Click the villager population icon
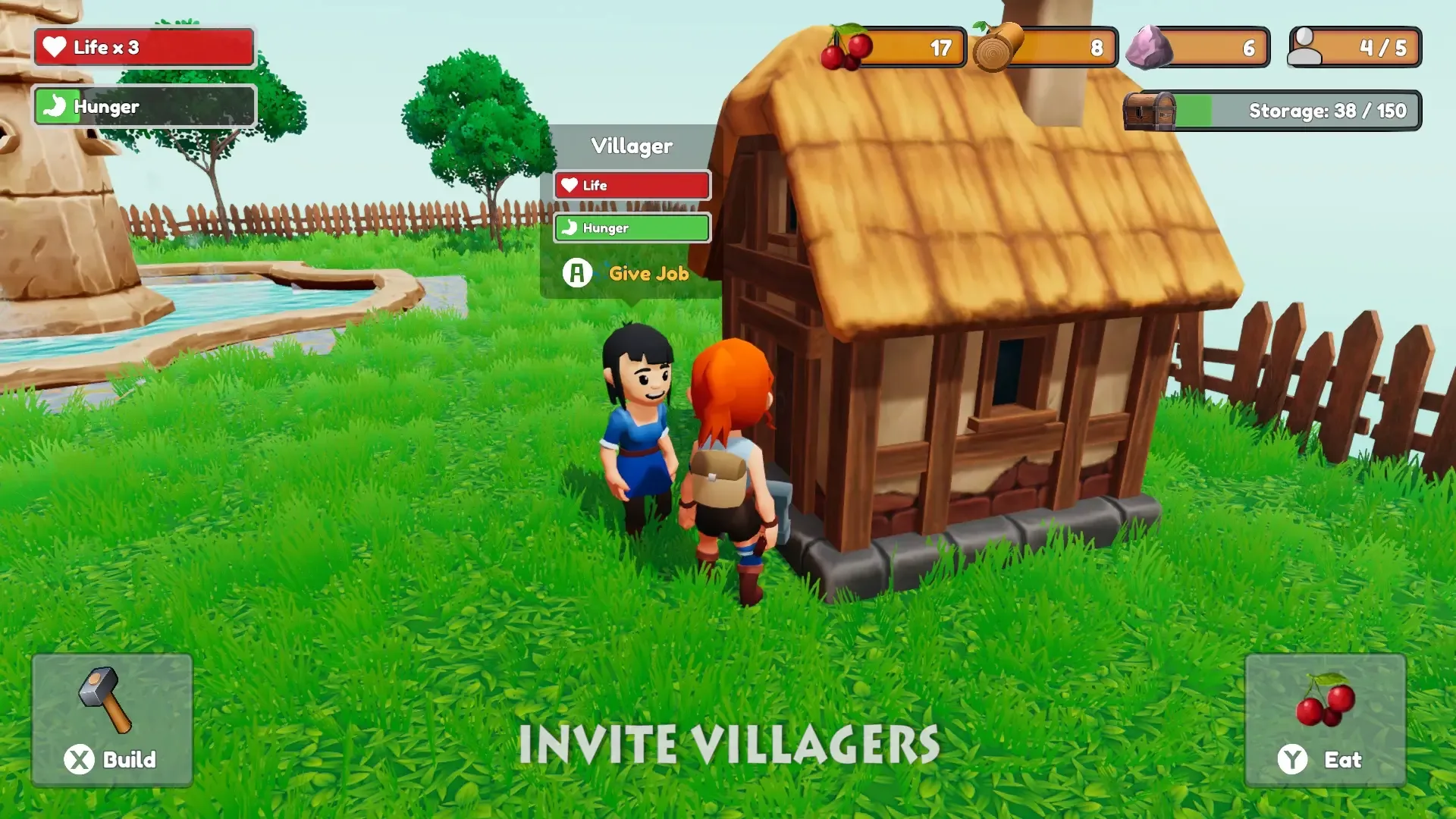 pos(1307,48)
